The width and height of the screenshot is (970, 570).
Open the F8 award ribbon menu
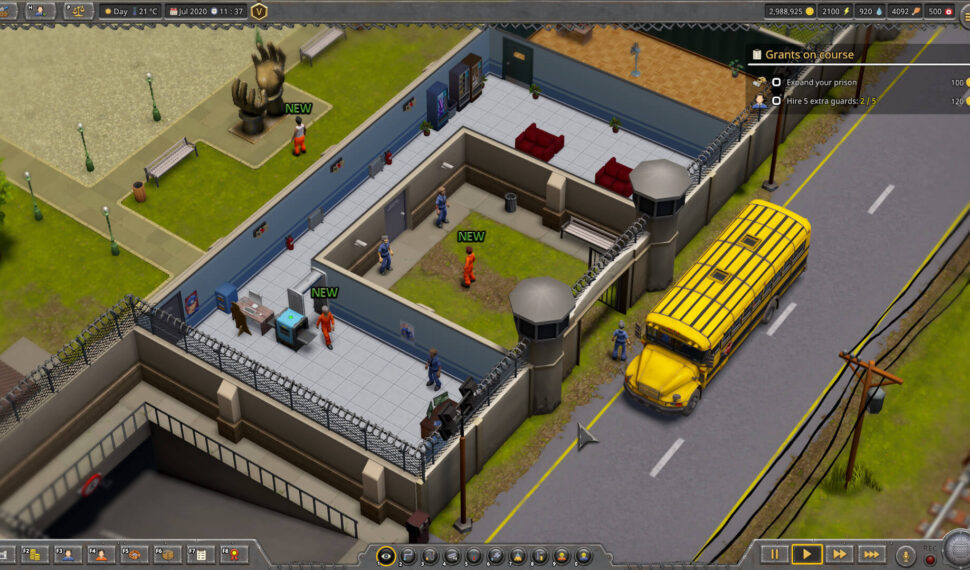pos(233,554)
